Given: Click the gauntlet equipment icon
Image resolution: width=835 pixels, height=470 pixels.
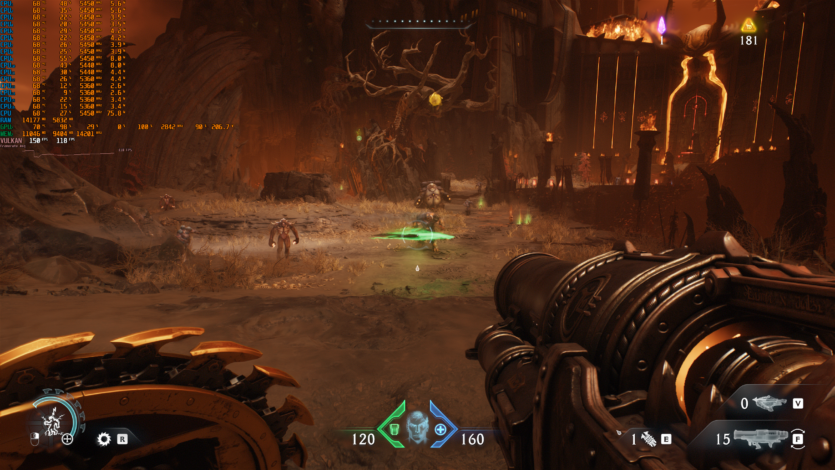Looking at the screenshot, I should point(647,438).
